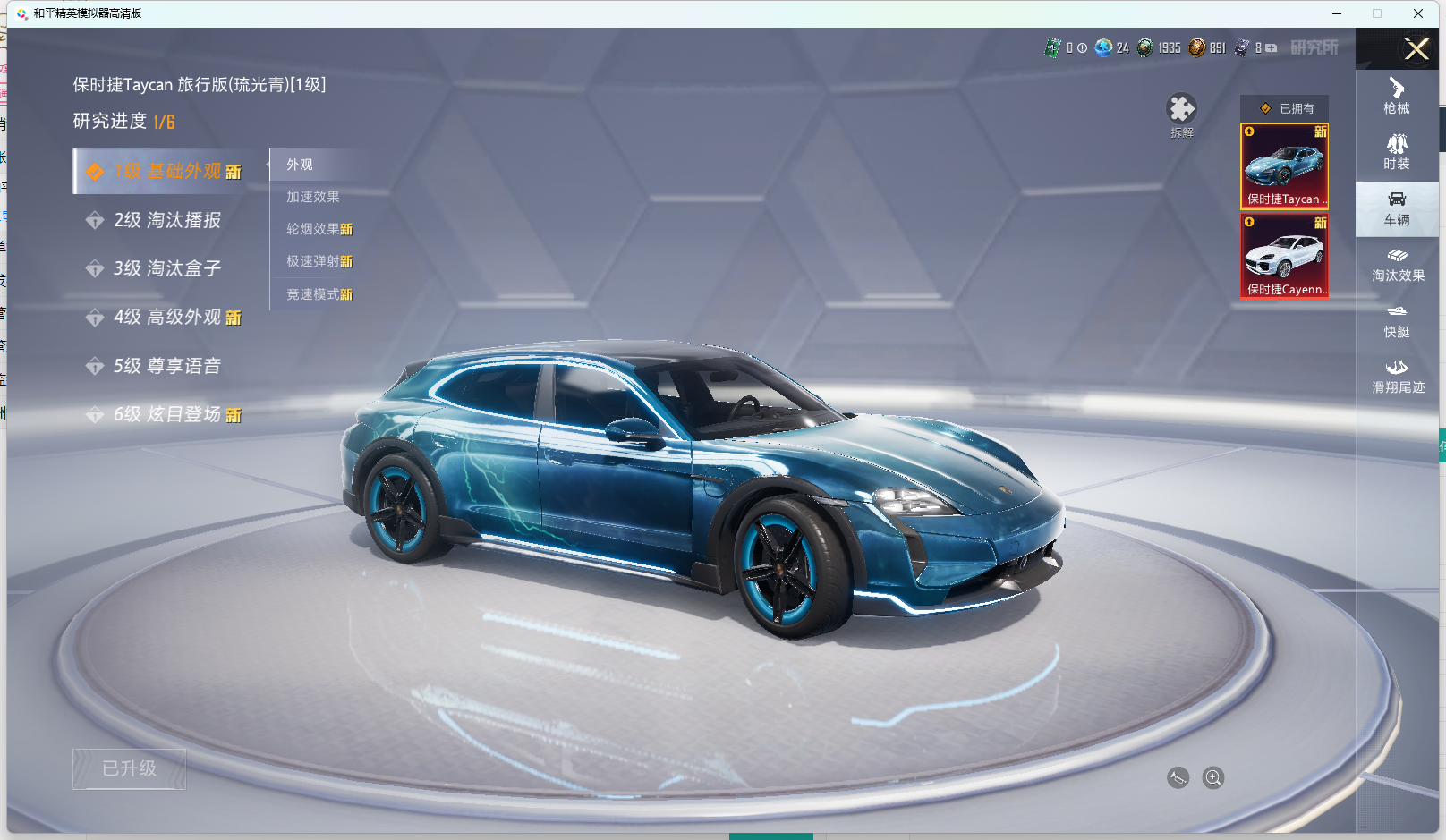This screenshot has width=1446, height=840.
Task: Click the magnifier zoom-in button
Action: (x=1212, y=777)
